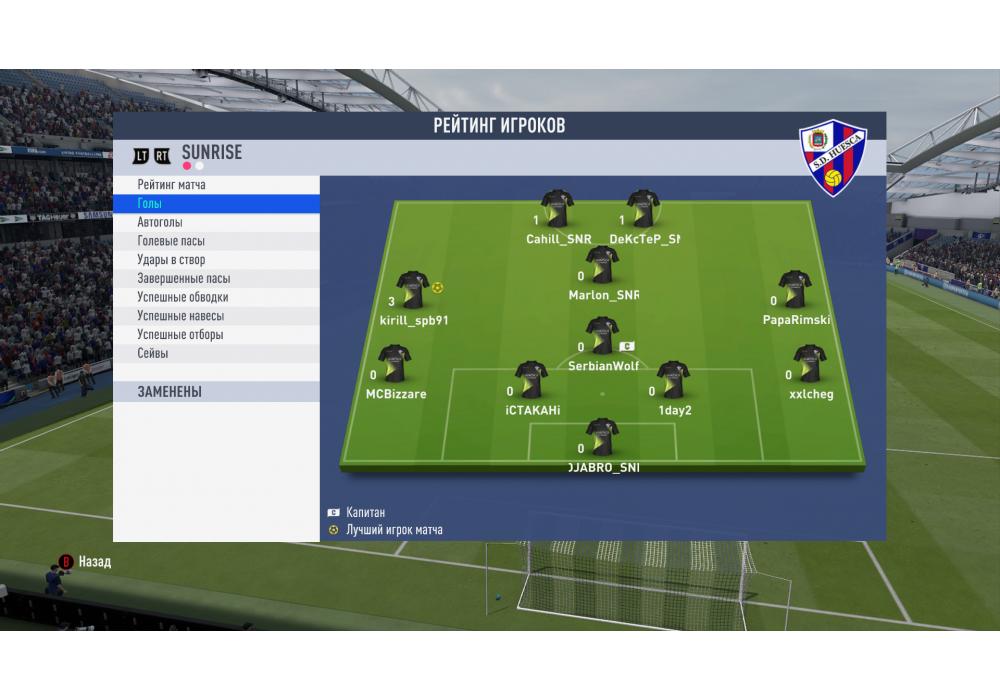Select player kirill_spb91 on the pitch

point(412,290)
